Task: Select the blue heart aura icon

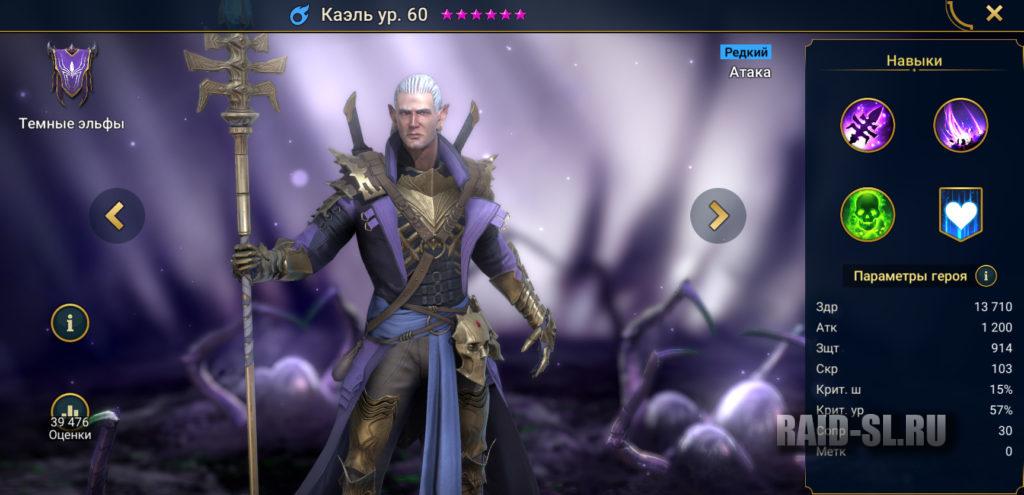Action: pos(960,214)
